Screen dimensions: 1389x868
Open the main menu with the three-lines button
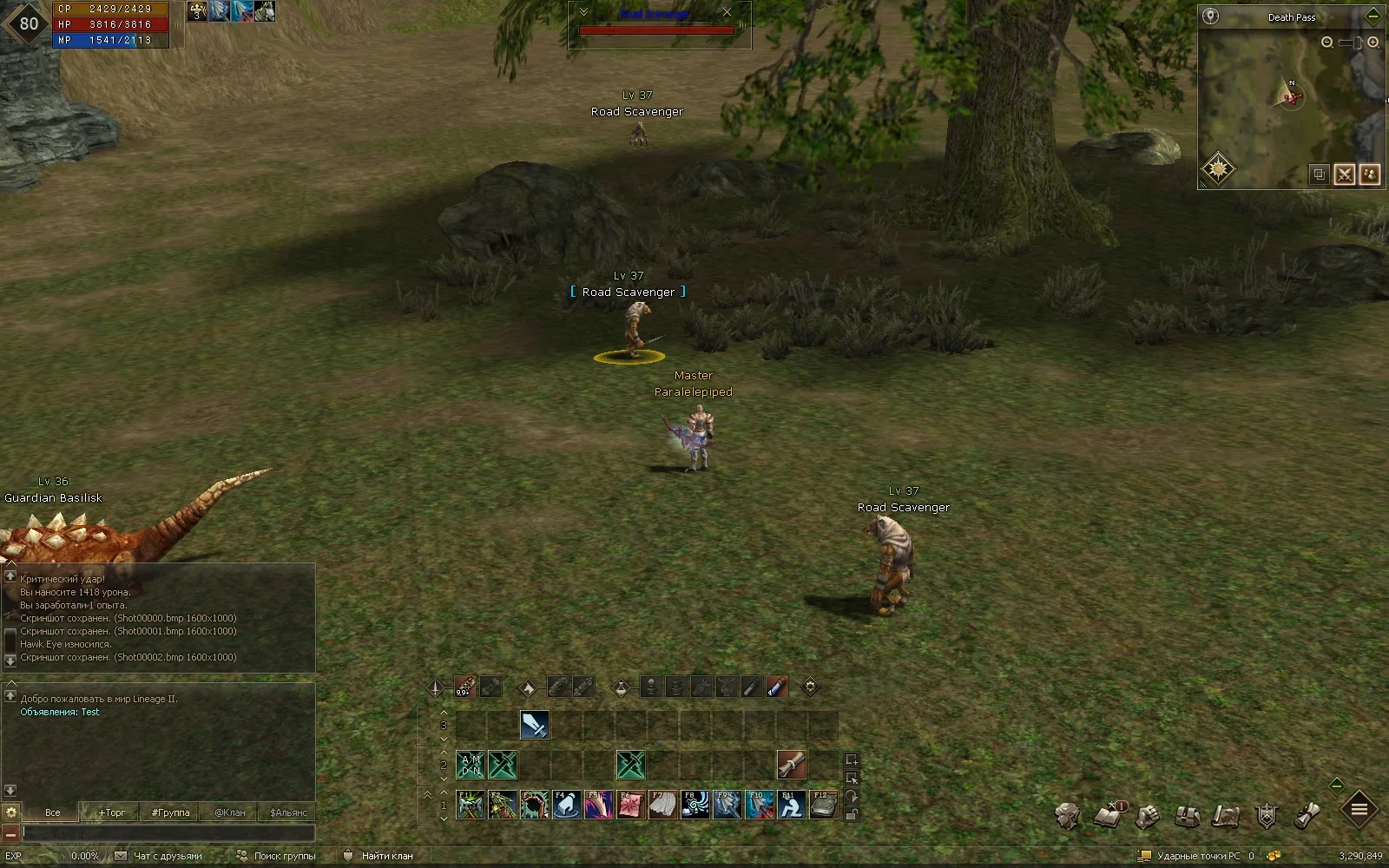tap(1359, 810)
